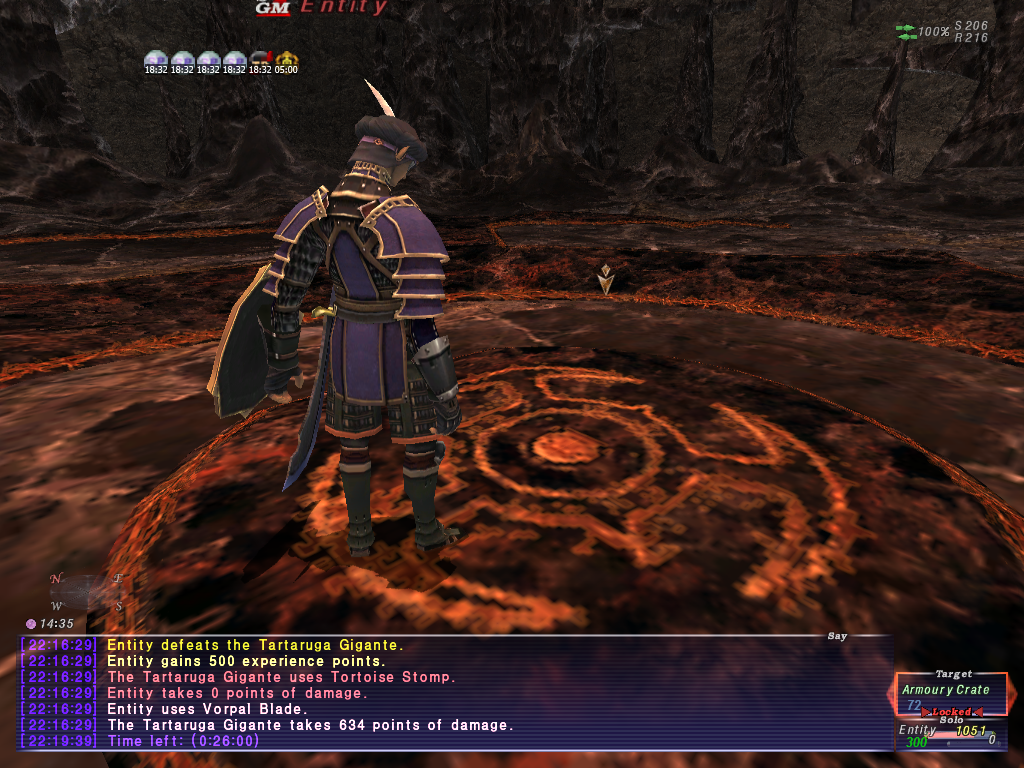This screenshot has height=768, width=1024.
Task: Click the compass in the lower left
Action: coord(88,592)
